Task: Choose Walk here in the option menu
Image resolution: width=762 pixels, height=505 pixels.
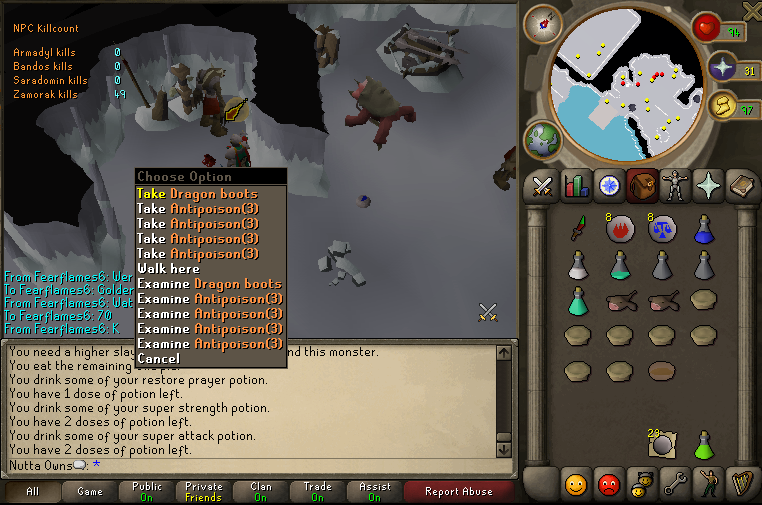Action: [168, 269]
